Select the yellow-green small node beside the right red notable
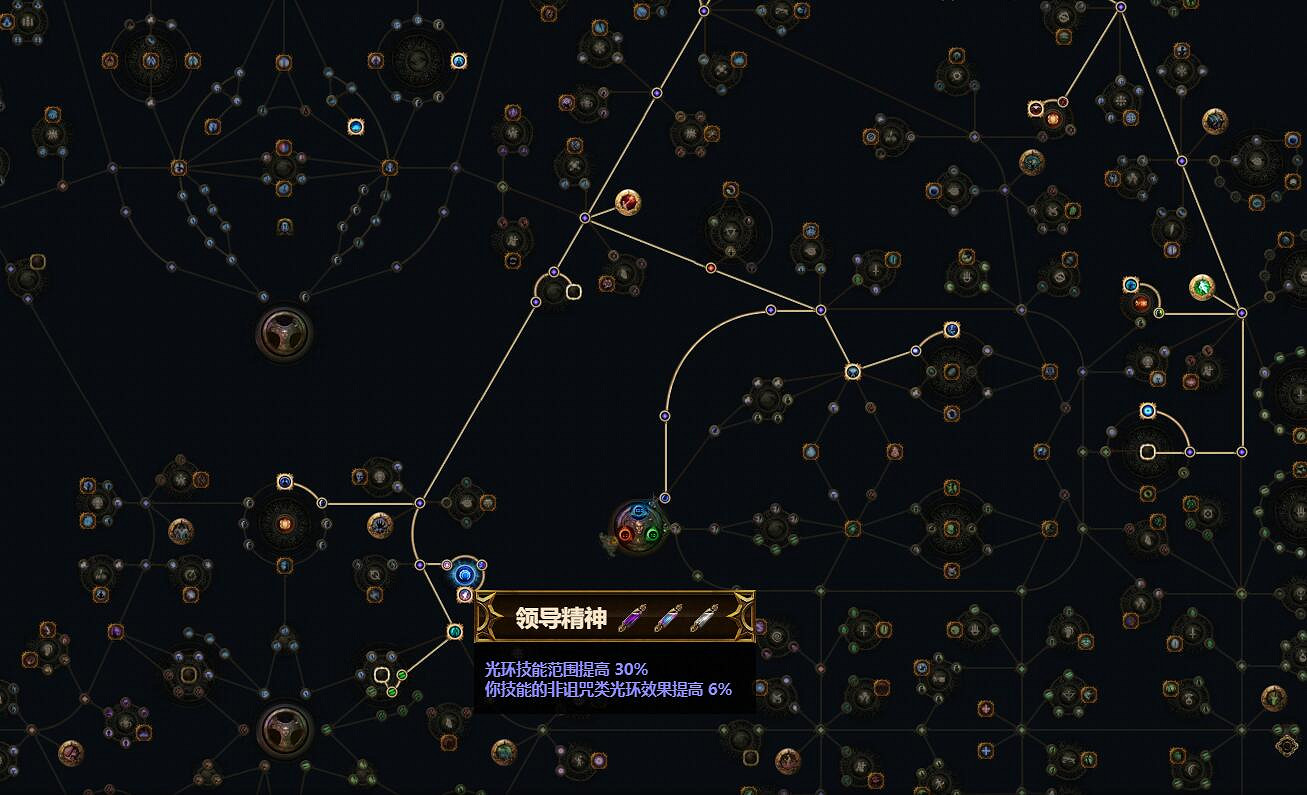This screenshot has width=1307, height=795. coord(1159,313)
